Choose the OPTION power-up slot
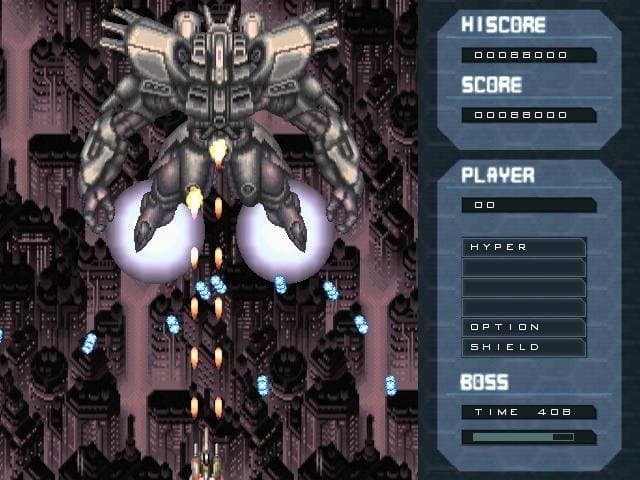This screenshot has height=480, width=640. point(524,327)
